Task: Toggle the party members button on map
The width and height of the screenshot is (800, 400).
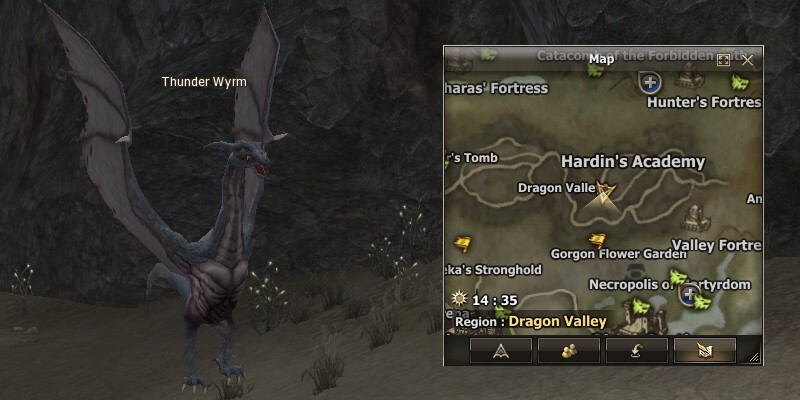Action: (x=569, y=349)
